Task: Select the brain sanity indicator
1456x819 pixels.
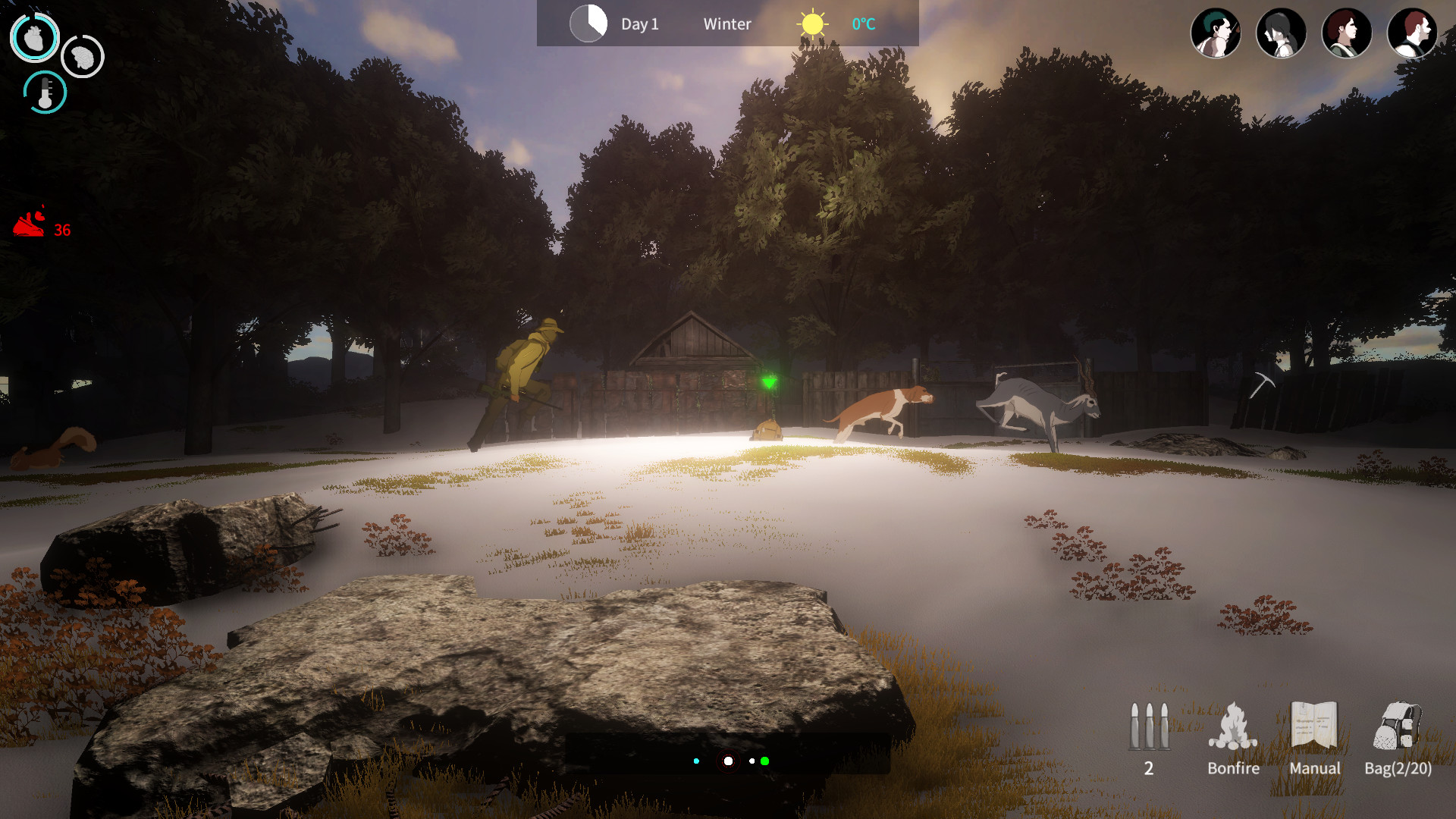Action: 82,57
